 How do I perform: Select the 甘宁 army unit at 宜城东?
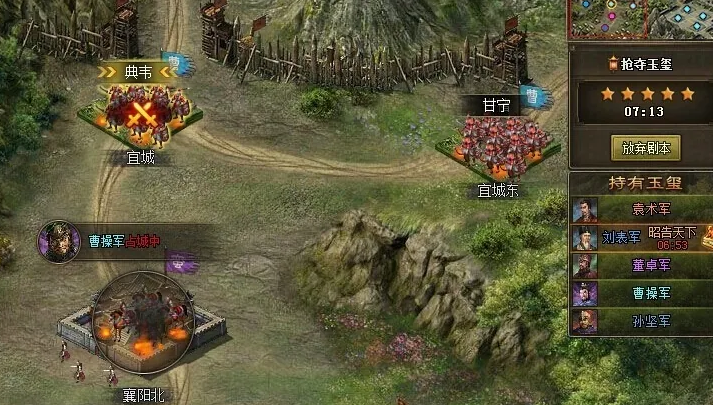[x=497, y=143]
